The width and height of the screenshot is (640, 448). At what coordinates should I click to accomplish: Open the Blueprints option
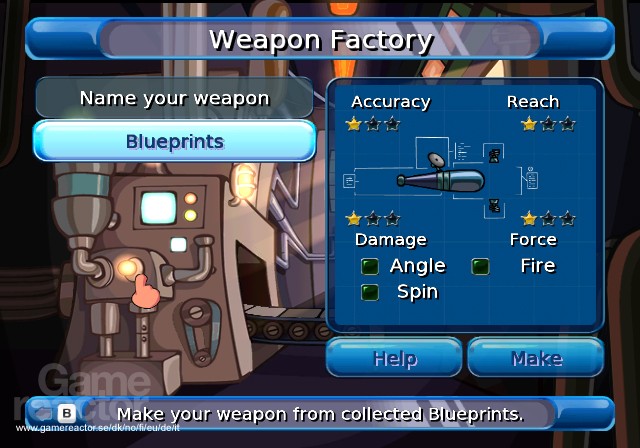[174, 141]
